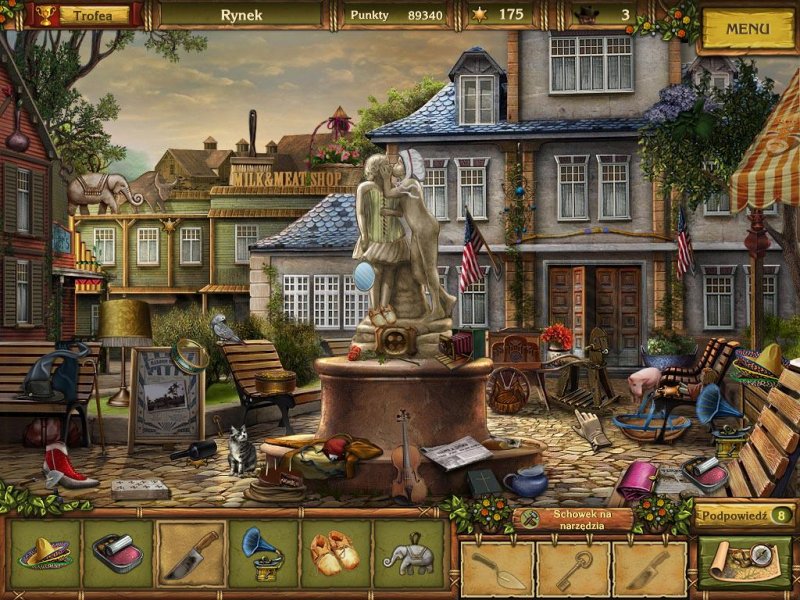The width and height of the screenshot is (800, 600).
Task: Use the Podpowiedź hint button
Action: click(745, 515)
